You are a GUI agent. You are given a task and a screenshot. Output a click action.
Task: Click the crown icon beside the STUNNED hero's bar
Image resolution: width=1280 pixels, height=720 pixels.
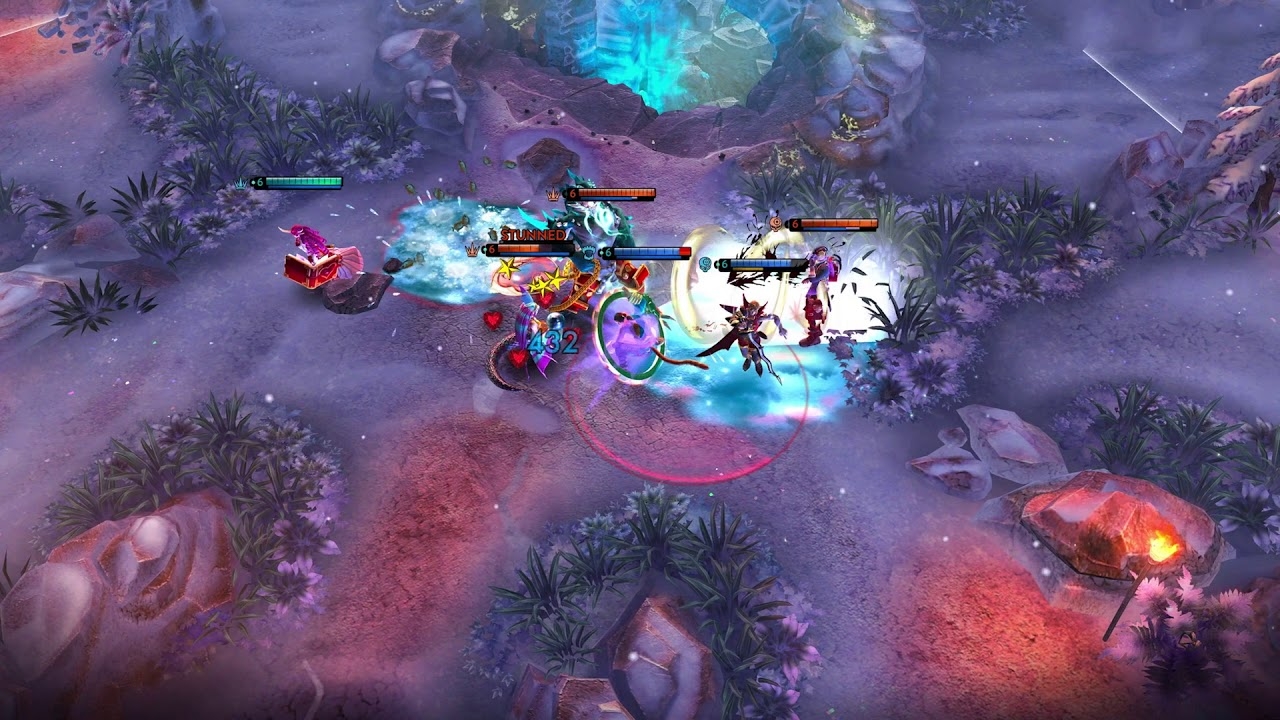472,250
